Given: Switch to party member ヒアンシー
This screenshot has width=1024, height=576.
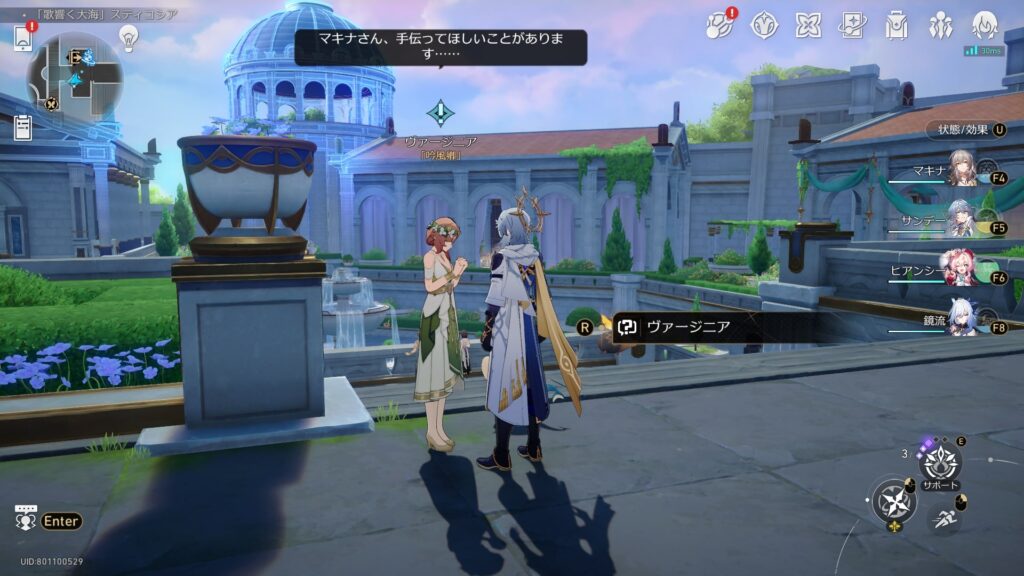Looking at the screenshot, I should (962, 268).
